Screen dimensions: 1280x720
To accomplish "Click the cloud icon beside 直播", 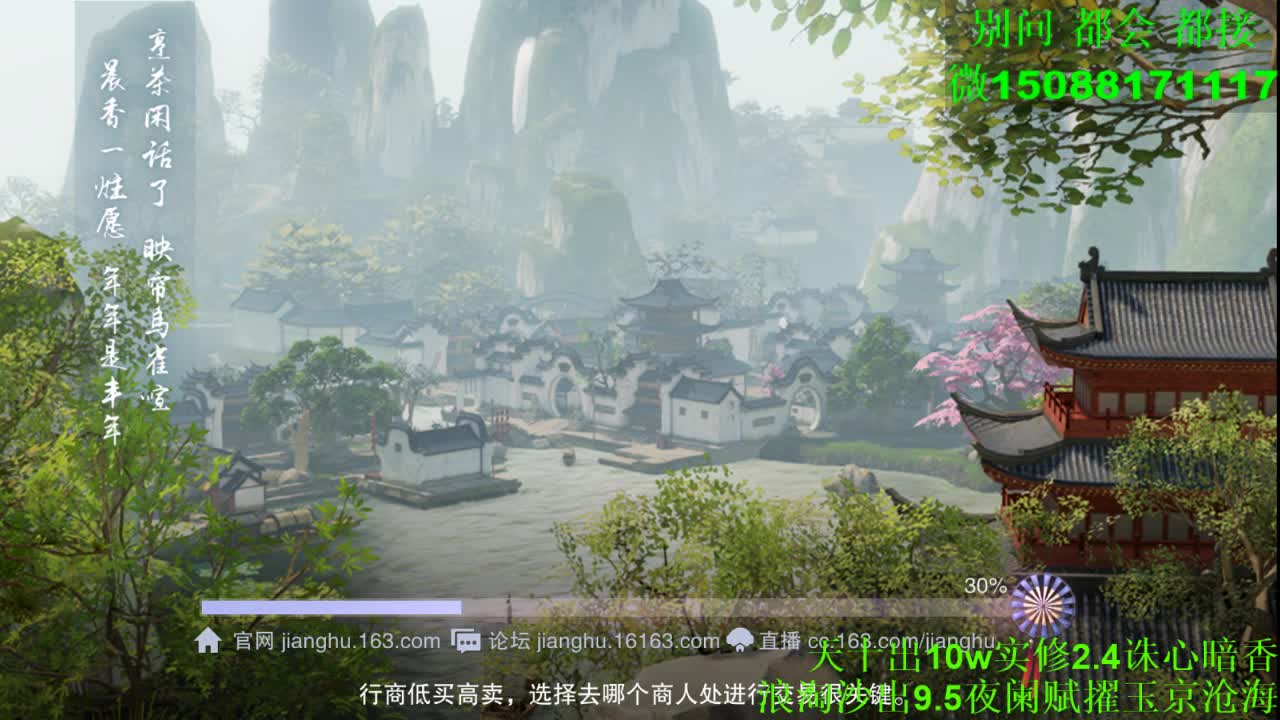I will click(x=738, y=640).
